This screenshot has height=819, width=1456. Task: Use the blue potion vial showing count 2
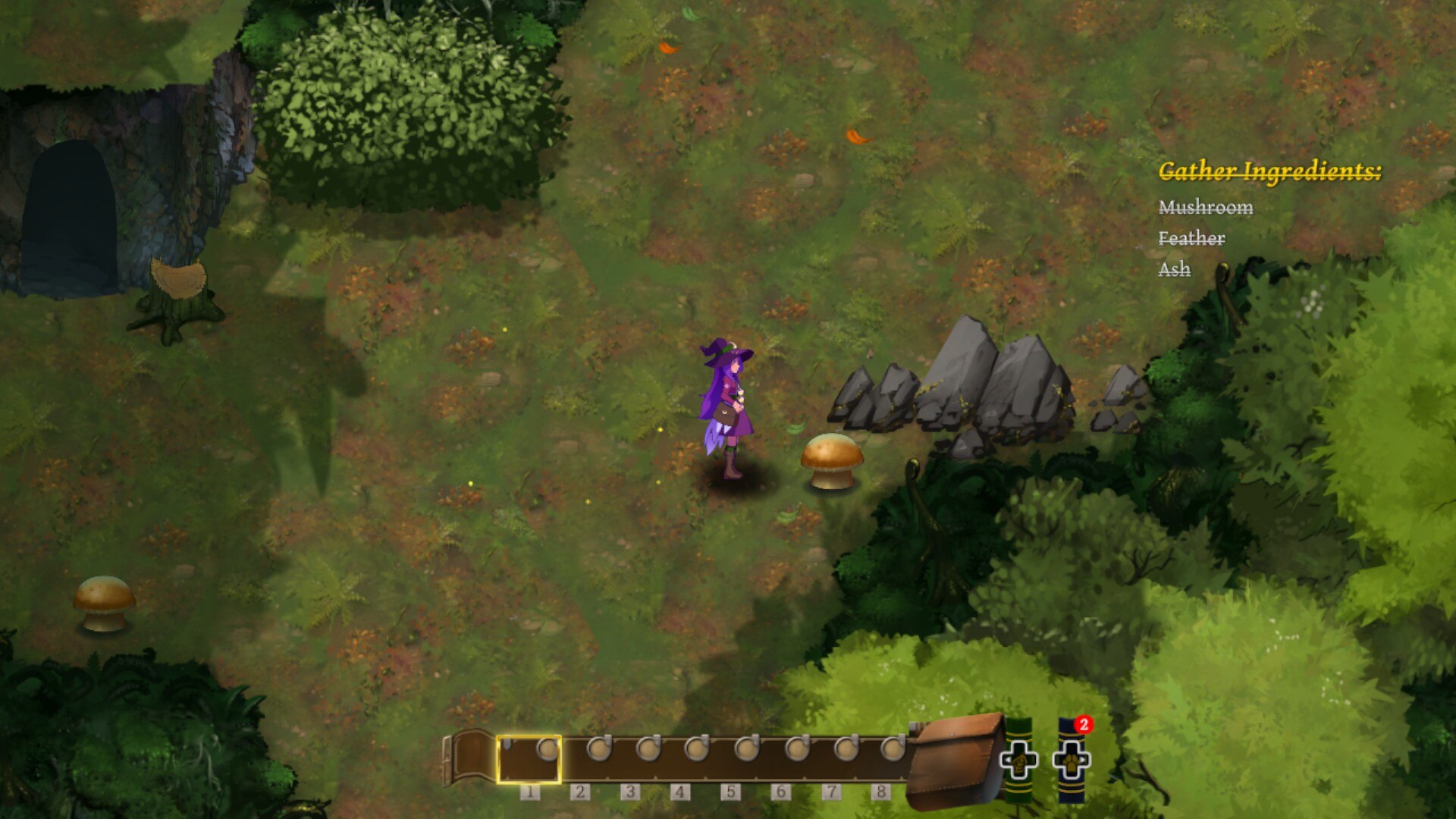[x=1073, y=758]
